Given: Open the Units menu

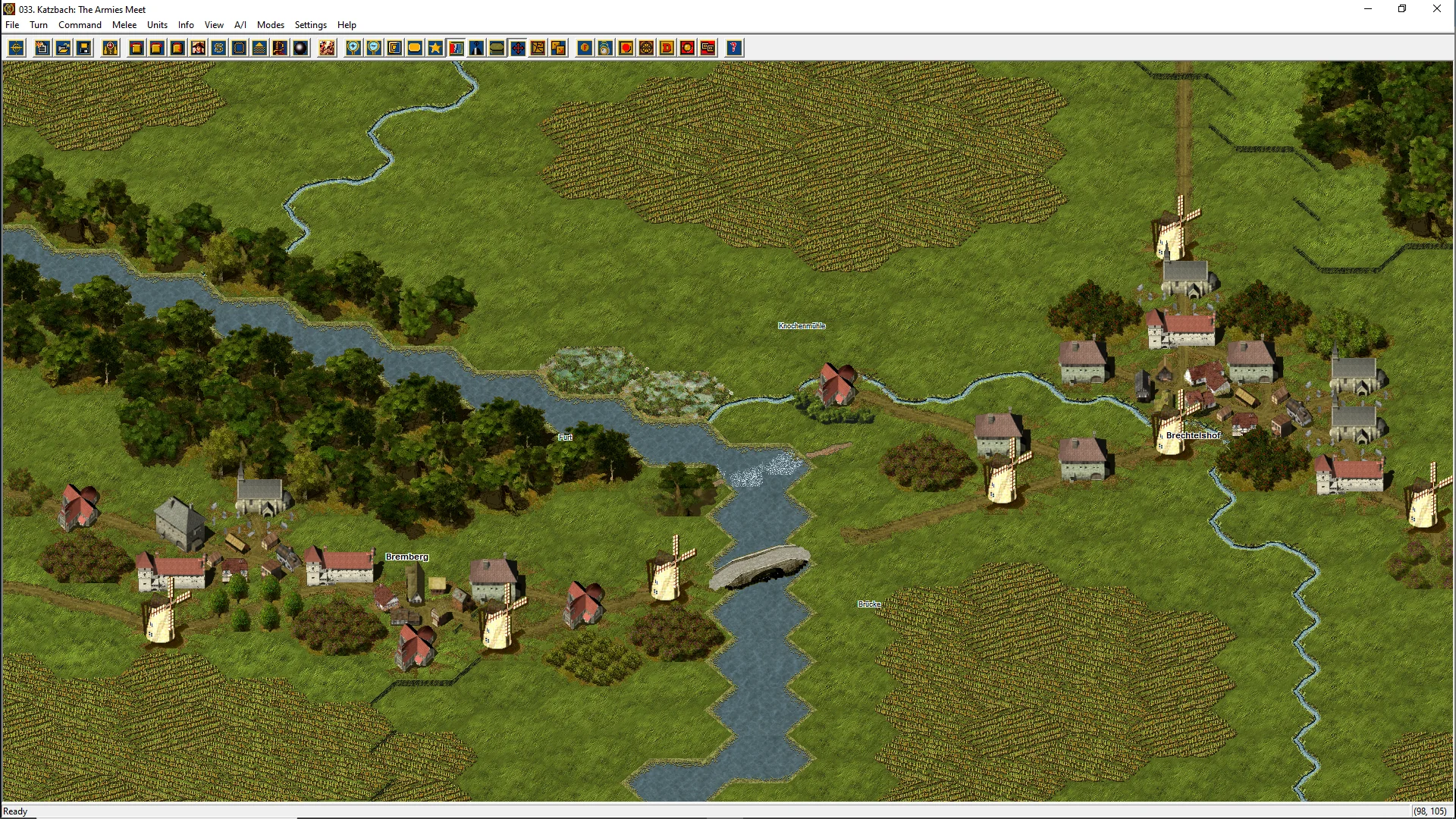Looking at the screenshot, I should (157, 25).
